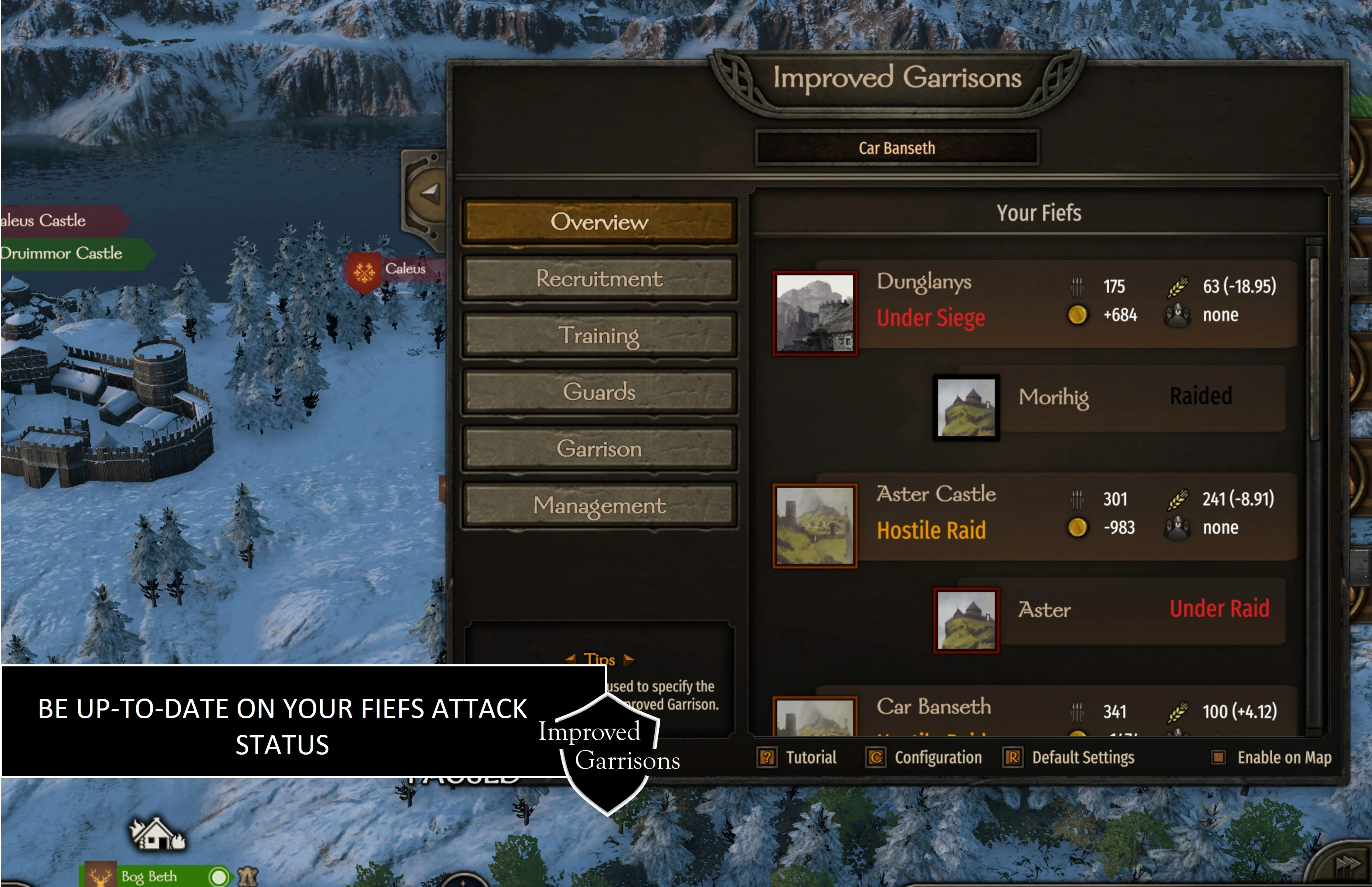Viewport: 1372px width, 887px height.
Task: Switch to the Recruitment tab
Action: point(600,278)
